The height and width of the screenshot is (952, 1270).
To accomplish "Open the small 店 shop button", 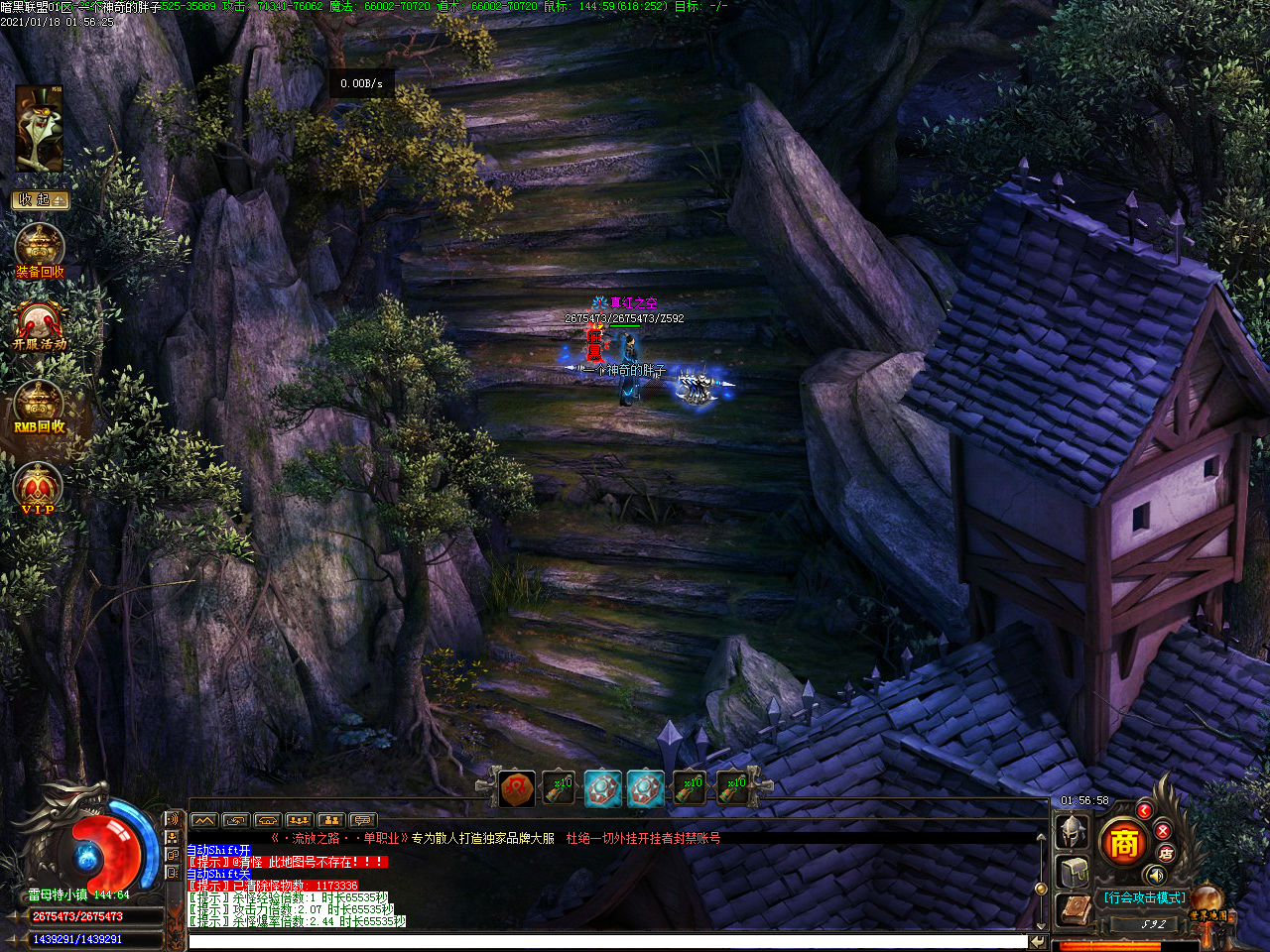I will click(x=1166, y=853).
